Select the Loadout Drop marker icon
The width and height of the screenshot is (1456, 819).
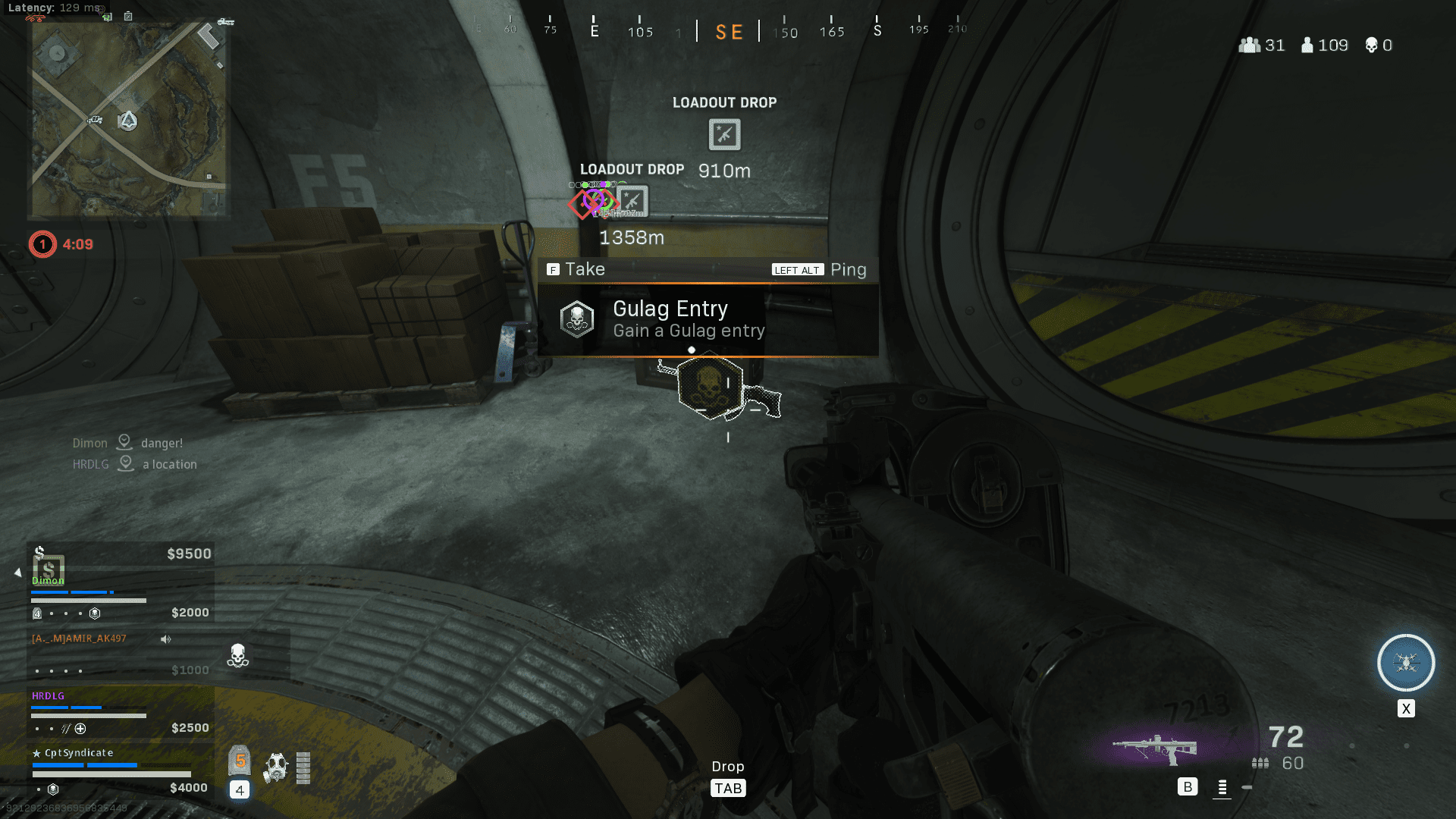coord(723,134)
